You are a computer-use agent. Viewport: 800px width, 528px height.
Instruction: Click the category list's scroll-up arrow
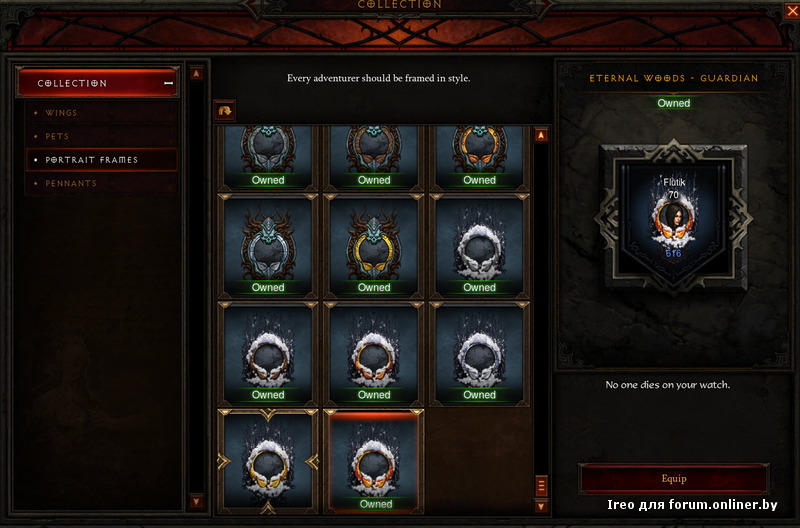pos(196,73)
